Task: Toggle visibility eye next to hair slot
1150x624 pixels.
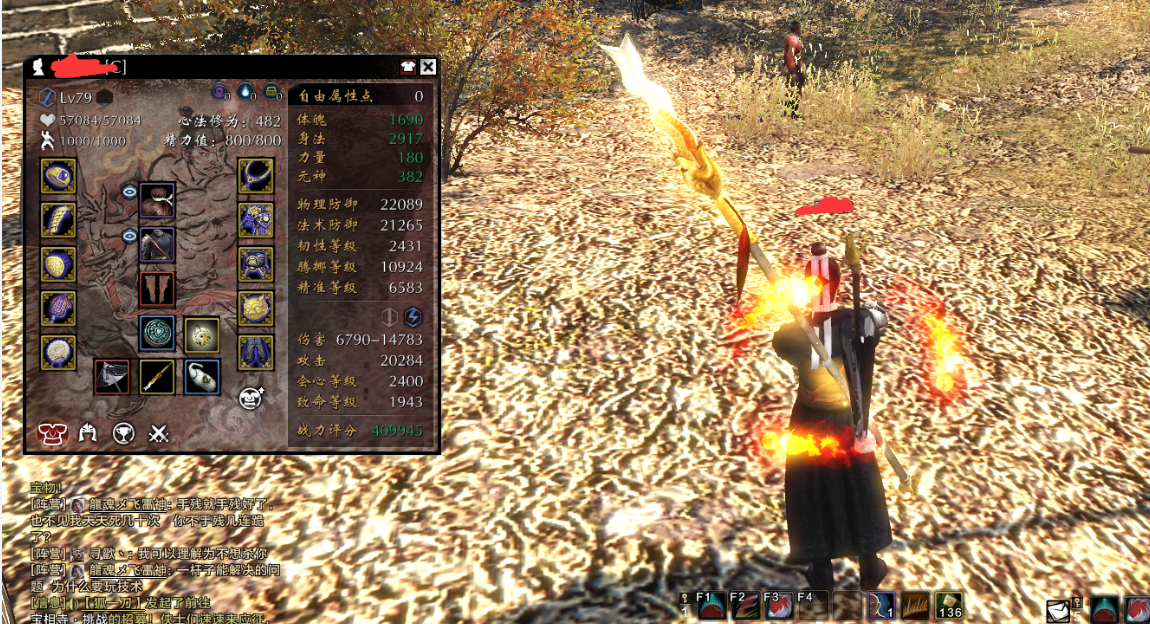Action: point(129,190)
